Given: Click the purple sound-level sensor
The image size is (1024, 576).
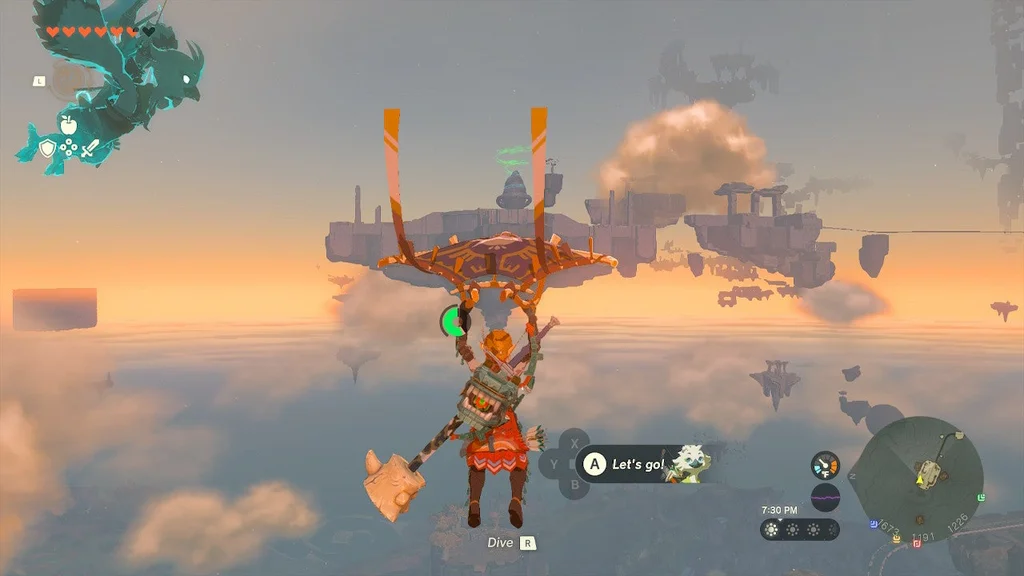Looking at the screenshot, I should (825, 497).
